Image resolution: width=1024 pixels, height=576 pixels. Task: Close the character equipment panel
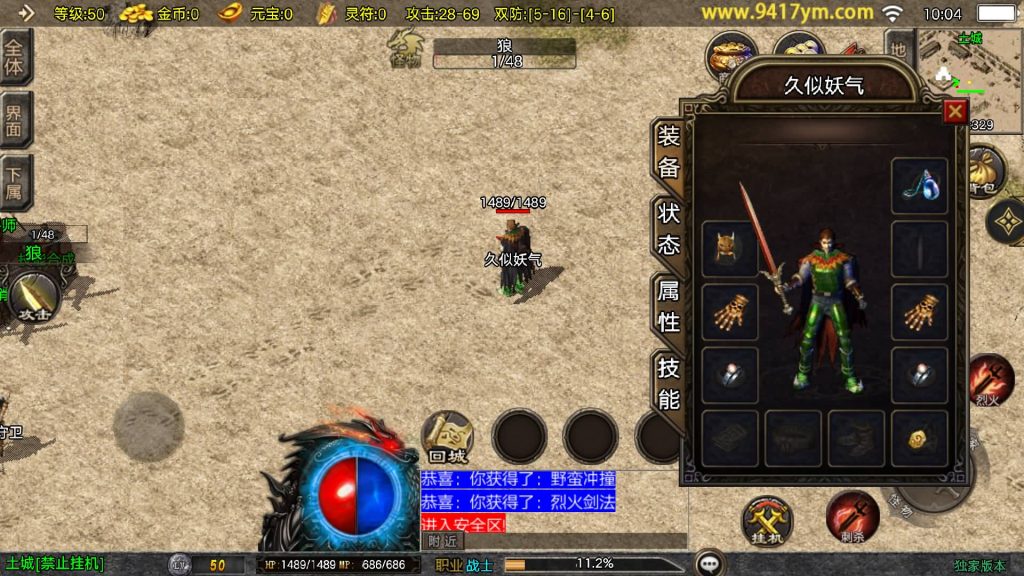[955, 112]
